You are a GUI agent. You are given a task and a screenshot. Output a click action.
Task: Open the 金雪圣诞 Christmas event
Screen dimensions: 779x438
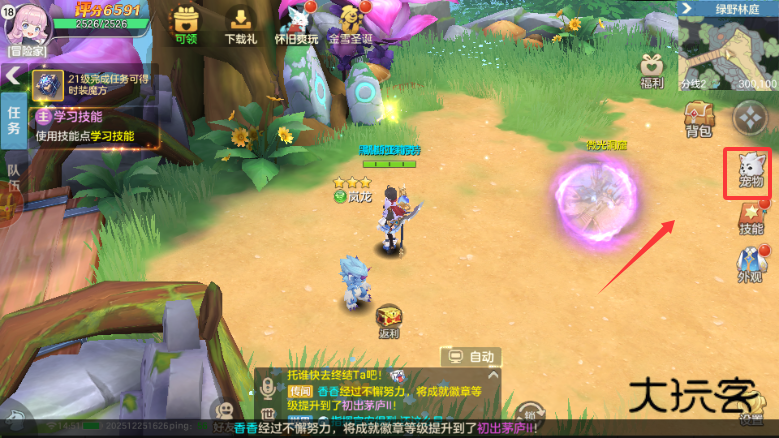coord(354,24)
